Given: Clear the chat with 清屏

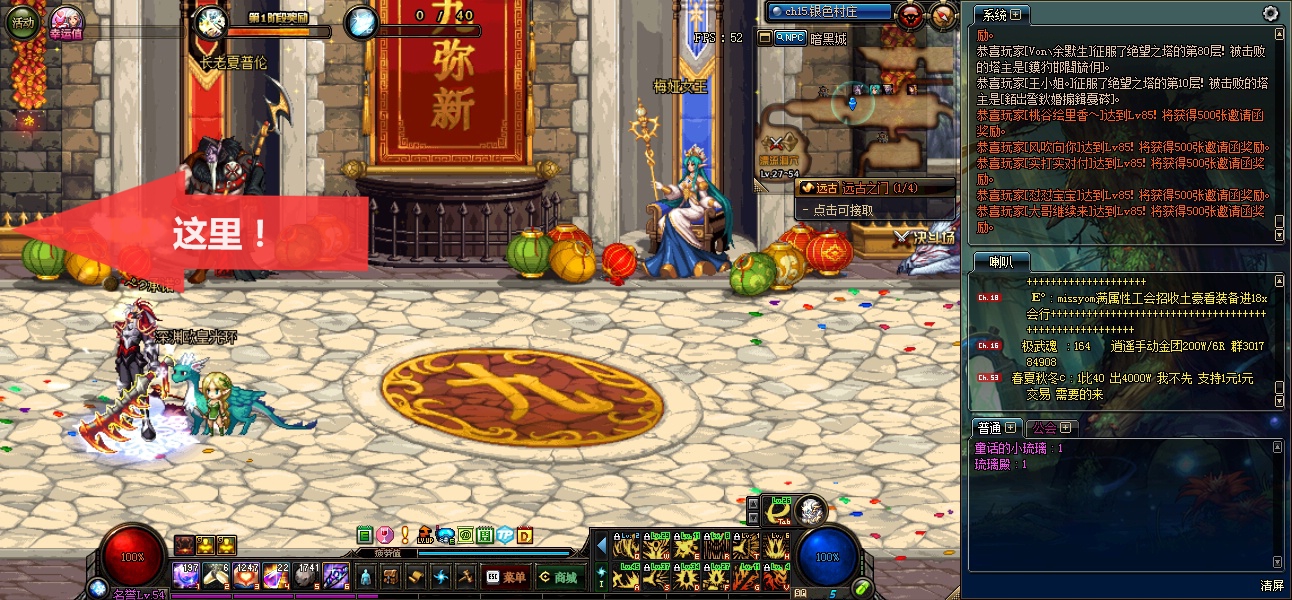Looking at the screenshot, I should 1271,585.
